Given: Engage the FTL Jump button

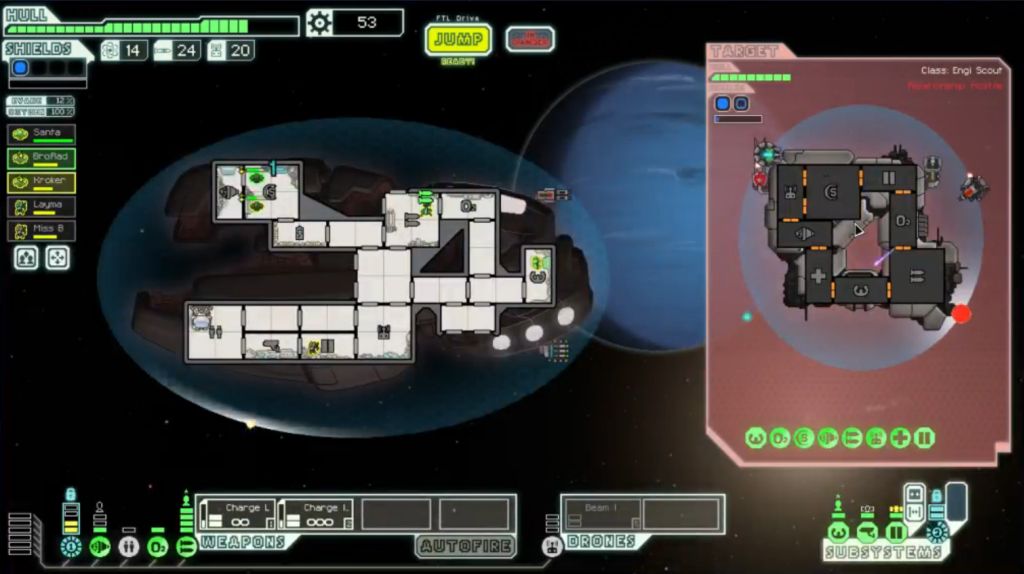Looking at the screenshot, I should click(x=458, y=40).
